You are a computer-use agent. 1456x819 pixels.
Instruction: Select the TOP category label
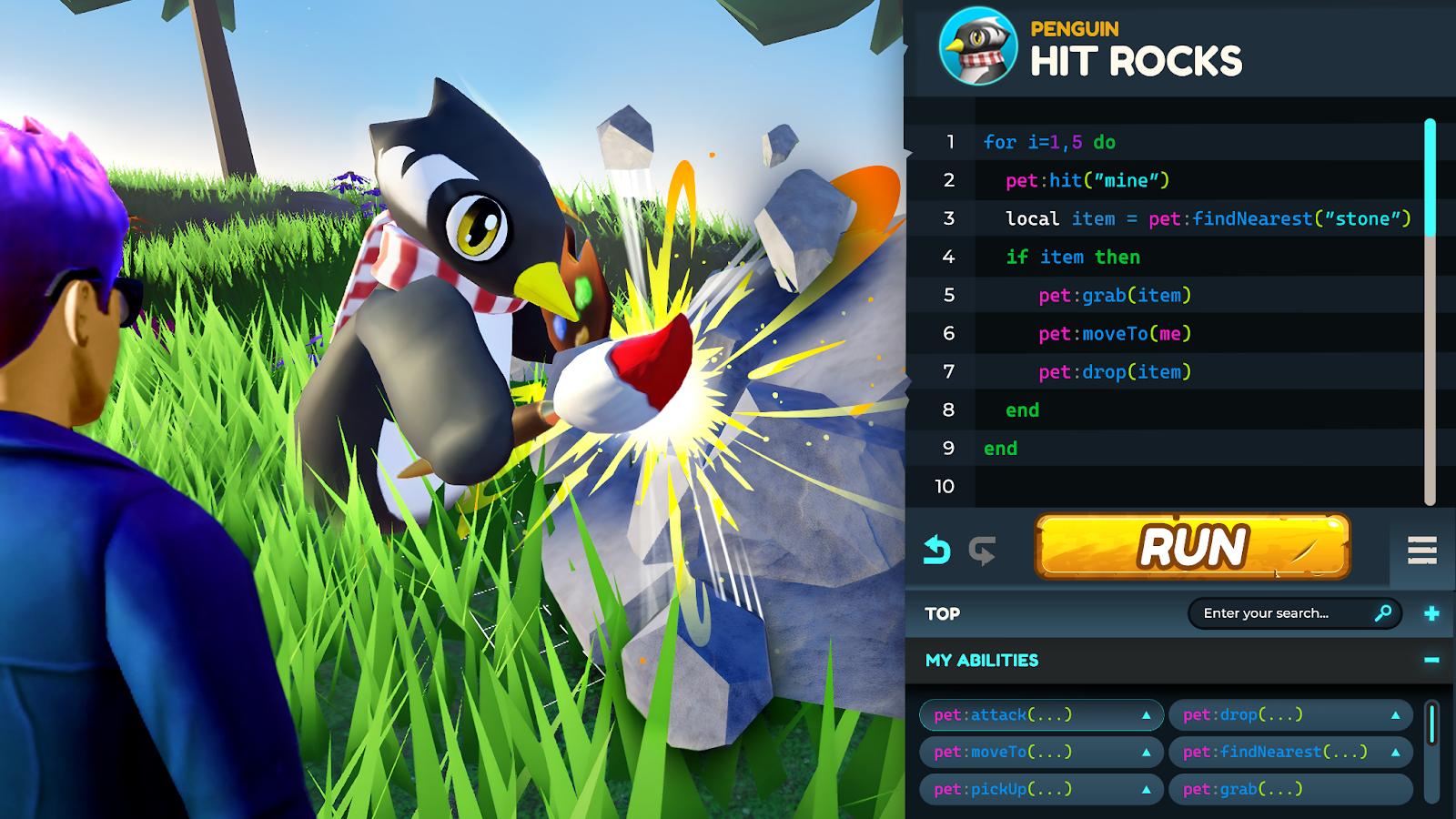point(943,614)
